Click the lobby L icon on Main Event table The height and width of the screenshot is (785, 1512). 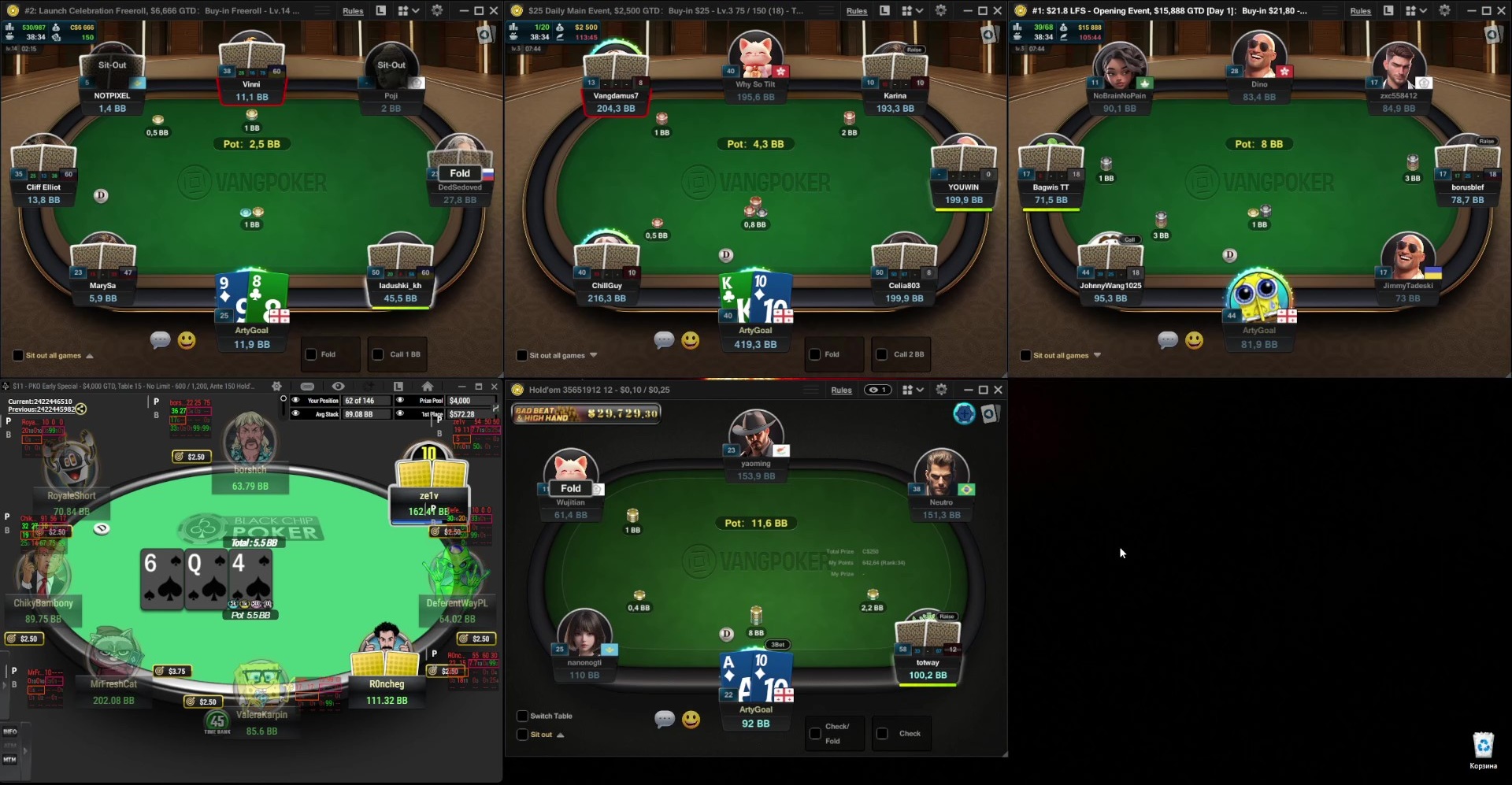pos(884,11)
